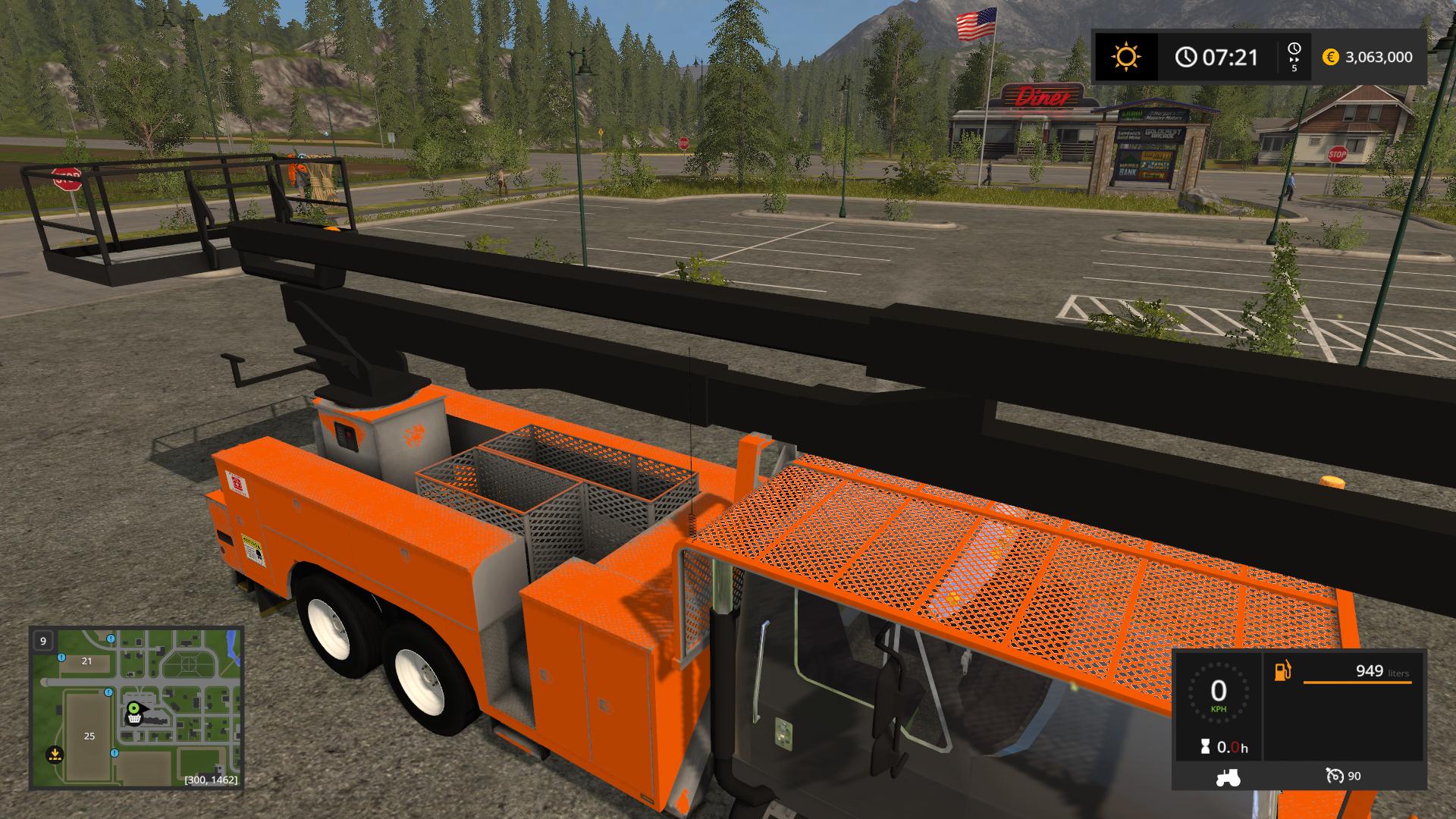Click the hourglass operating-hours icon
The height and width of the screenshot is (819, 1456).
1205,748
